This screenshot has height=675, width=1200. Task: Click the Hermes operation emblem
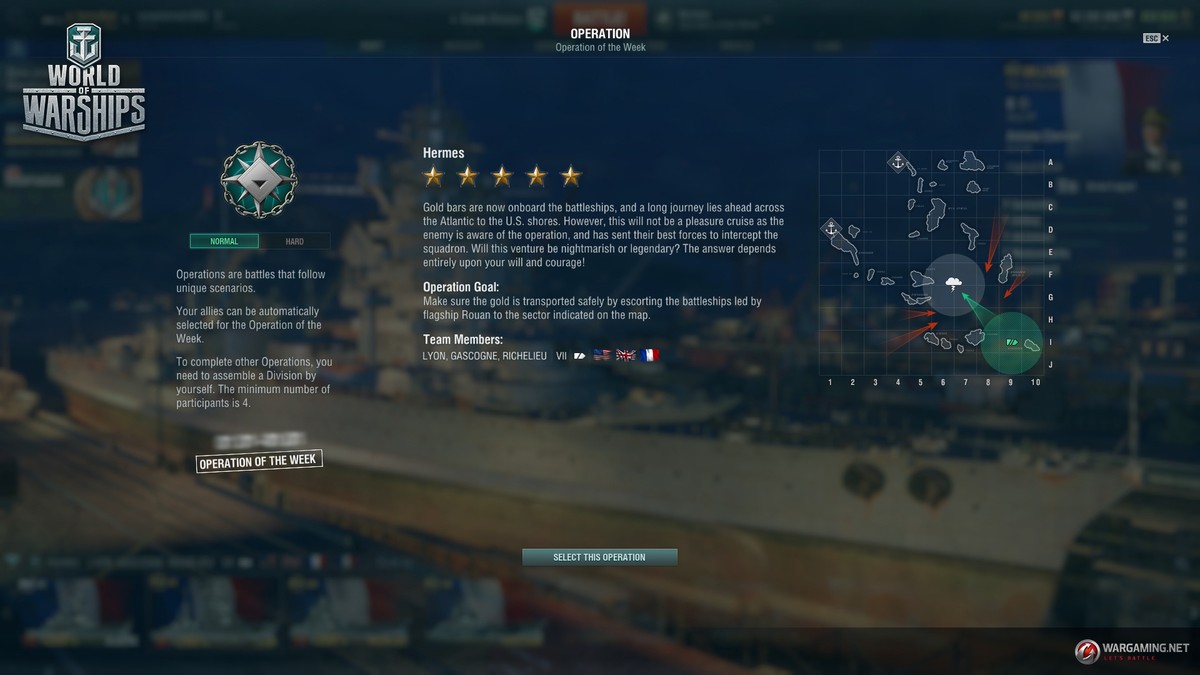click(x=259, y=180)
